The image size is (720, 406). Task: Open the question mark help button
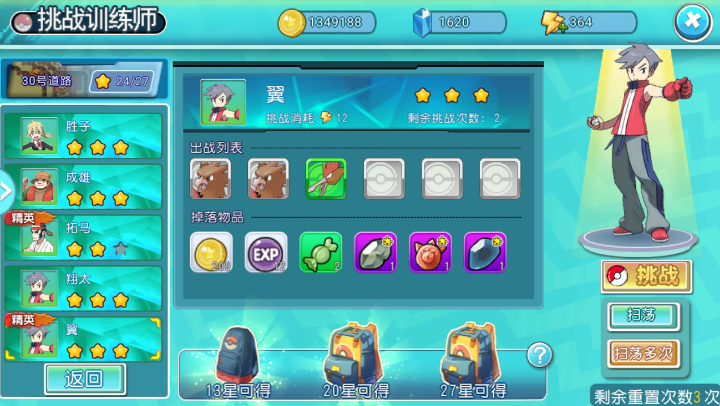(x=540, y=354)
